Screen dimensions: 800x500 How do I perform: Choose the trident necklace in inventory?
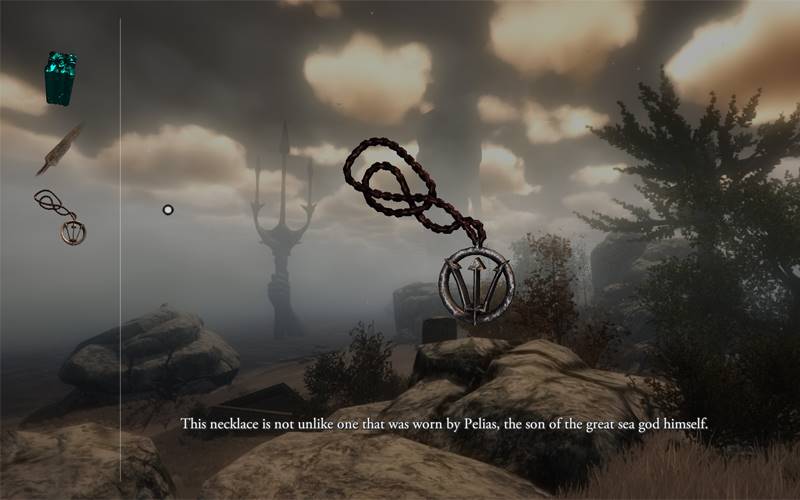(x=63, y=217)
